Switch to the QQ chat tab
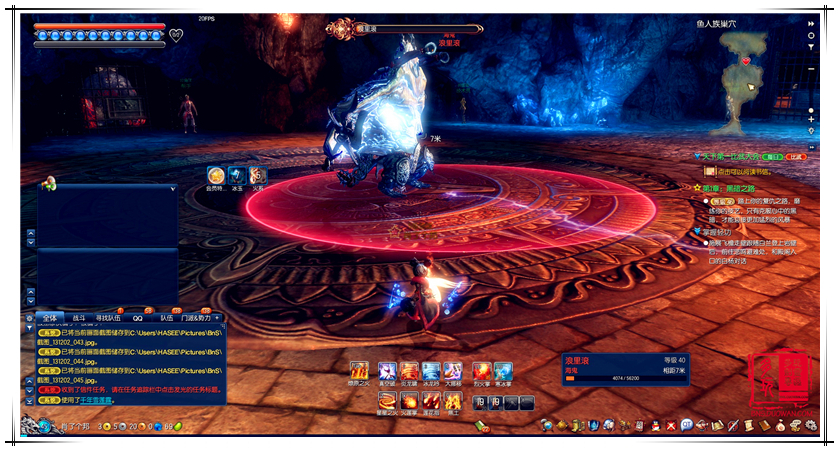The height and width of the screenshot is (451, 839). tap(138, 318)
